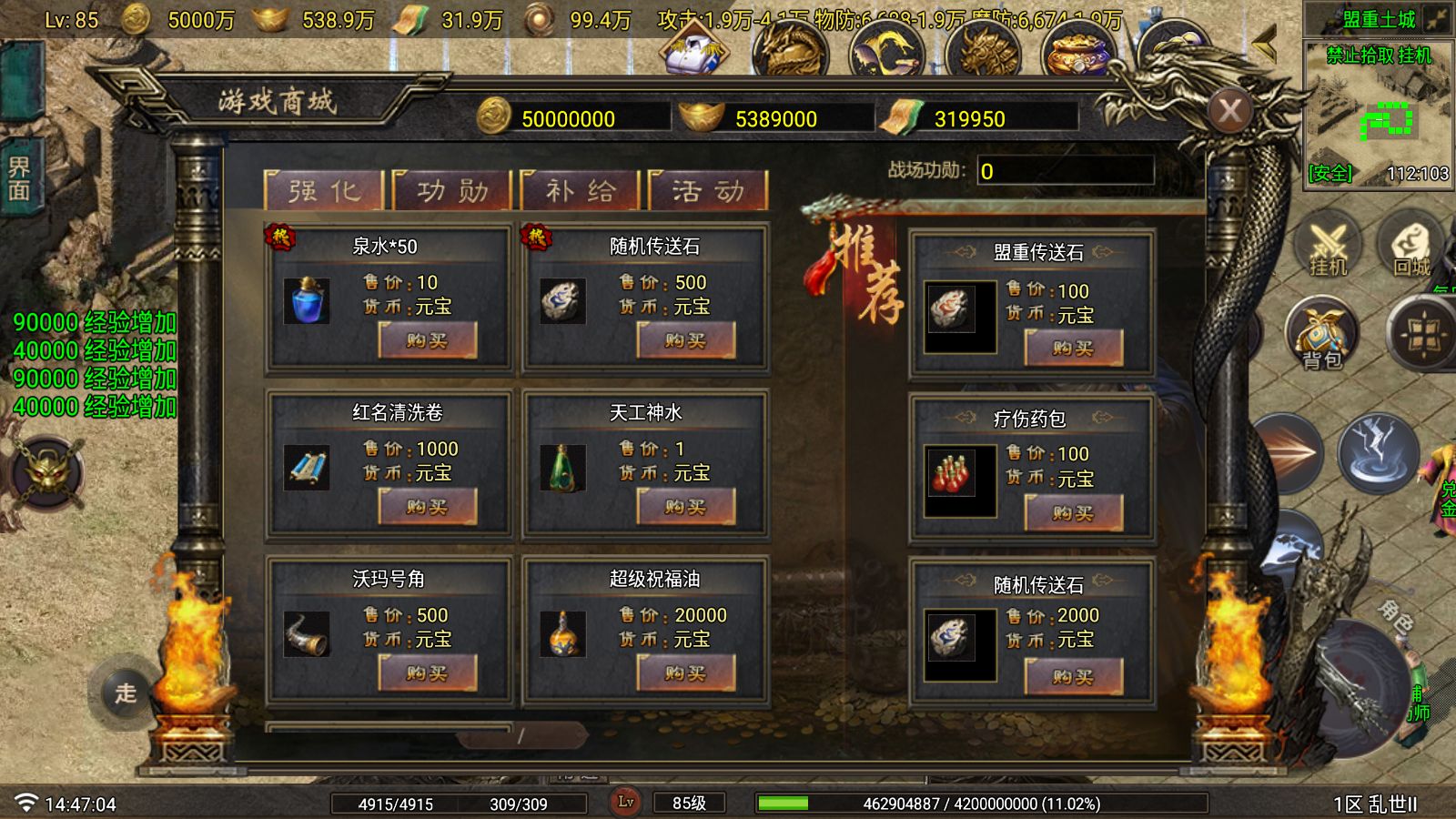
Task: Buy the 500 元宝 随机传送石
Action: (684, 341)
